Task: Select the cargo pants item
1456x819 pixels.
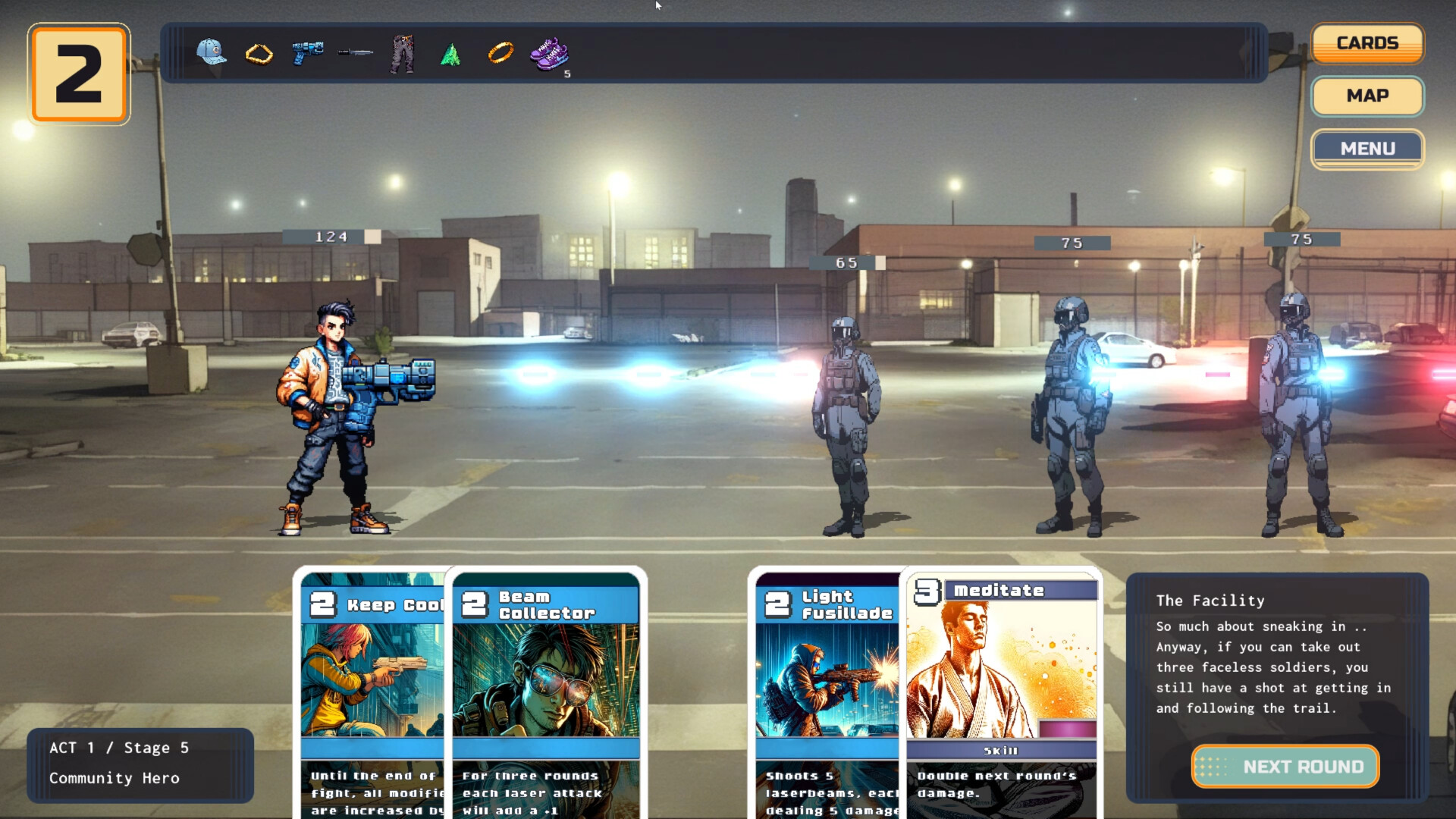Action: point(403,53)
